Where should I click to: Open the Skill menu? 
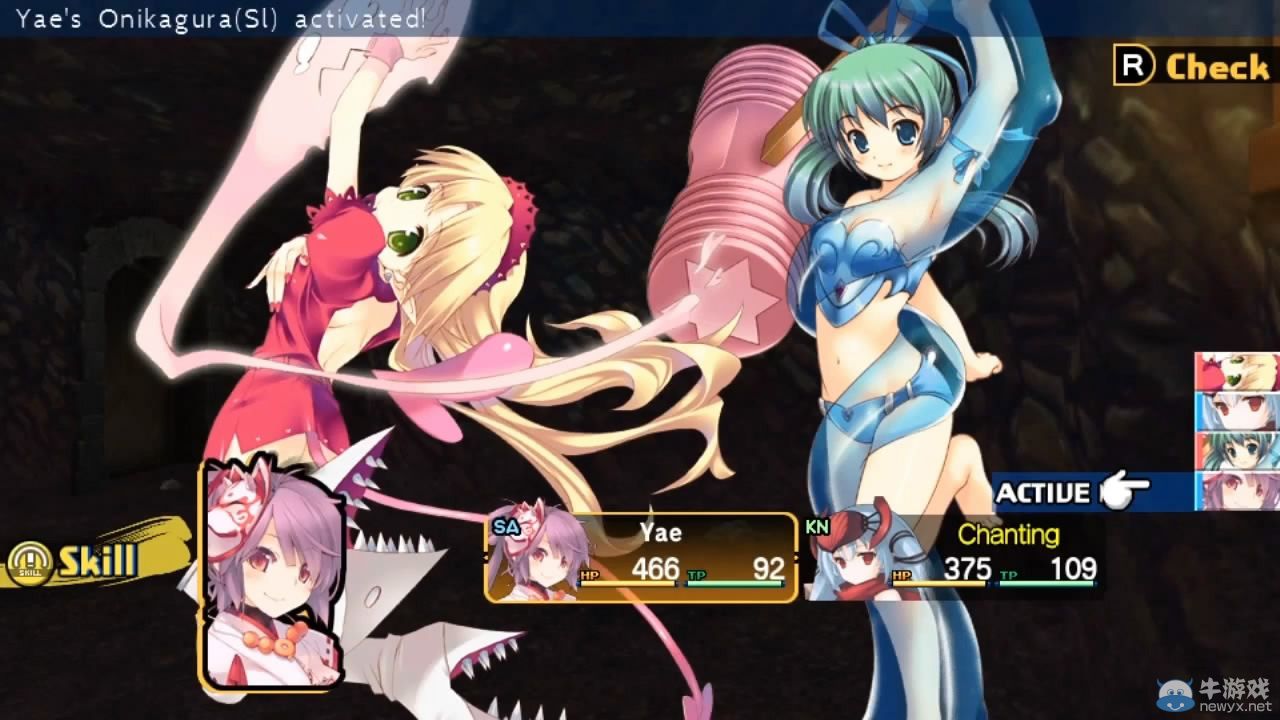coord(100,560)
